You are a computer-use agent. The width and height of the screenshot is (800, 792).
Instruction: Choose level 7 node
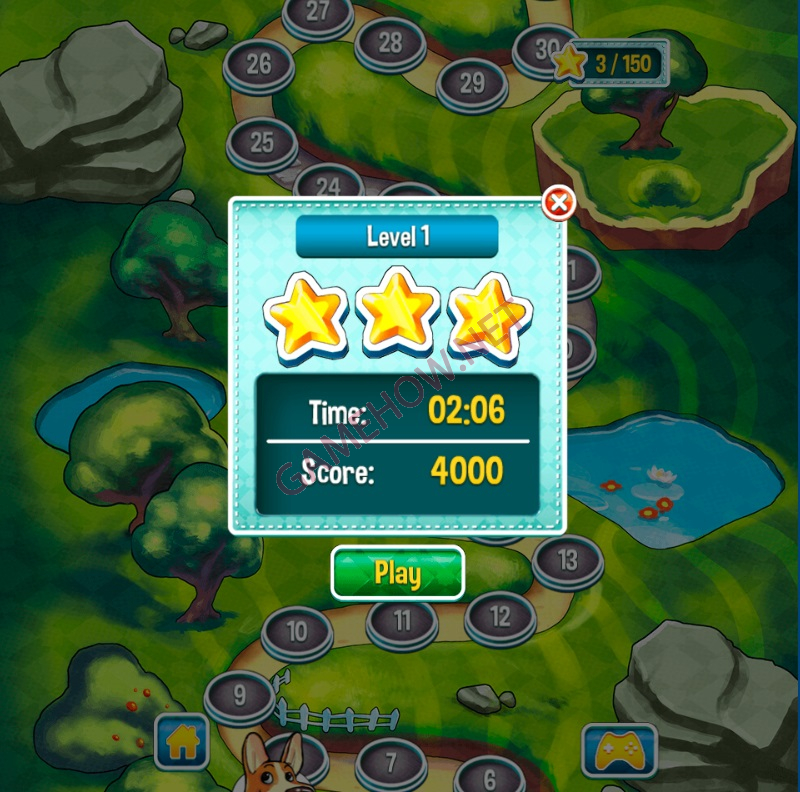click(391, 763)
